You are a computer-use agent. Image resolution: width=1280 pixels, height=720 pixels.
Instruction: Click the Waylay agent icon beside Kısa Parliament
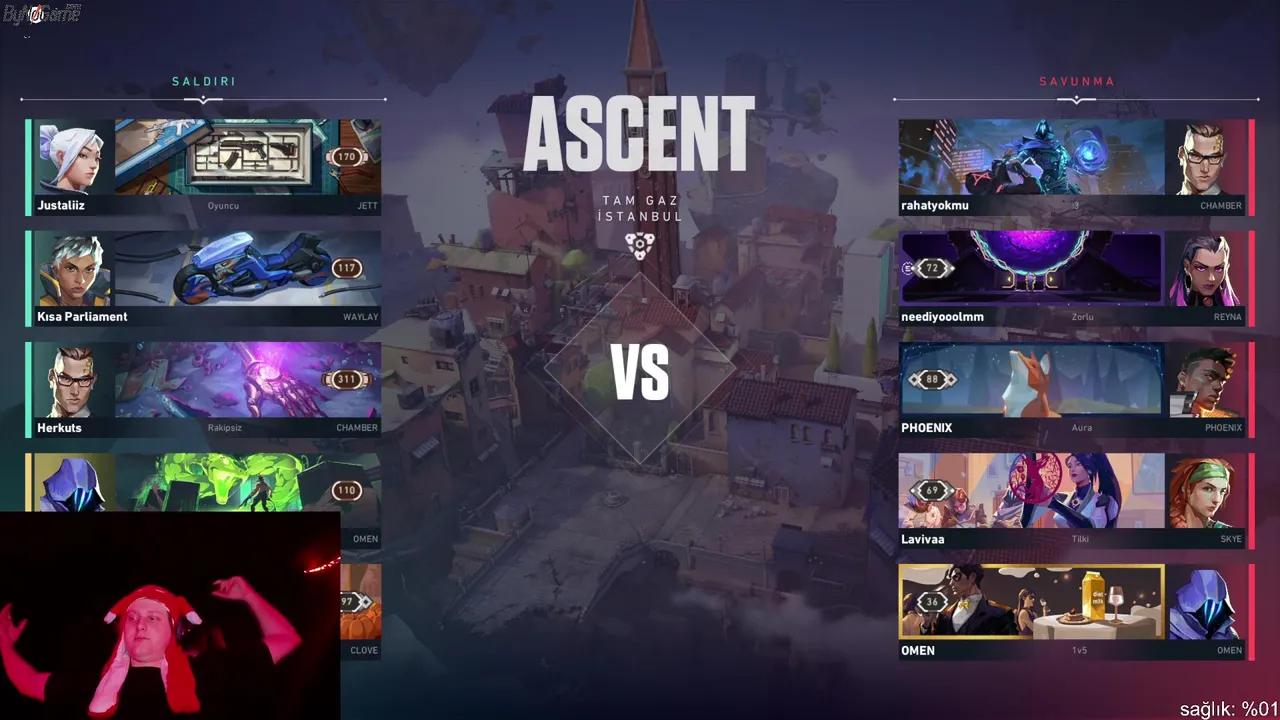coord(71,266)
